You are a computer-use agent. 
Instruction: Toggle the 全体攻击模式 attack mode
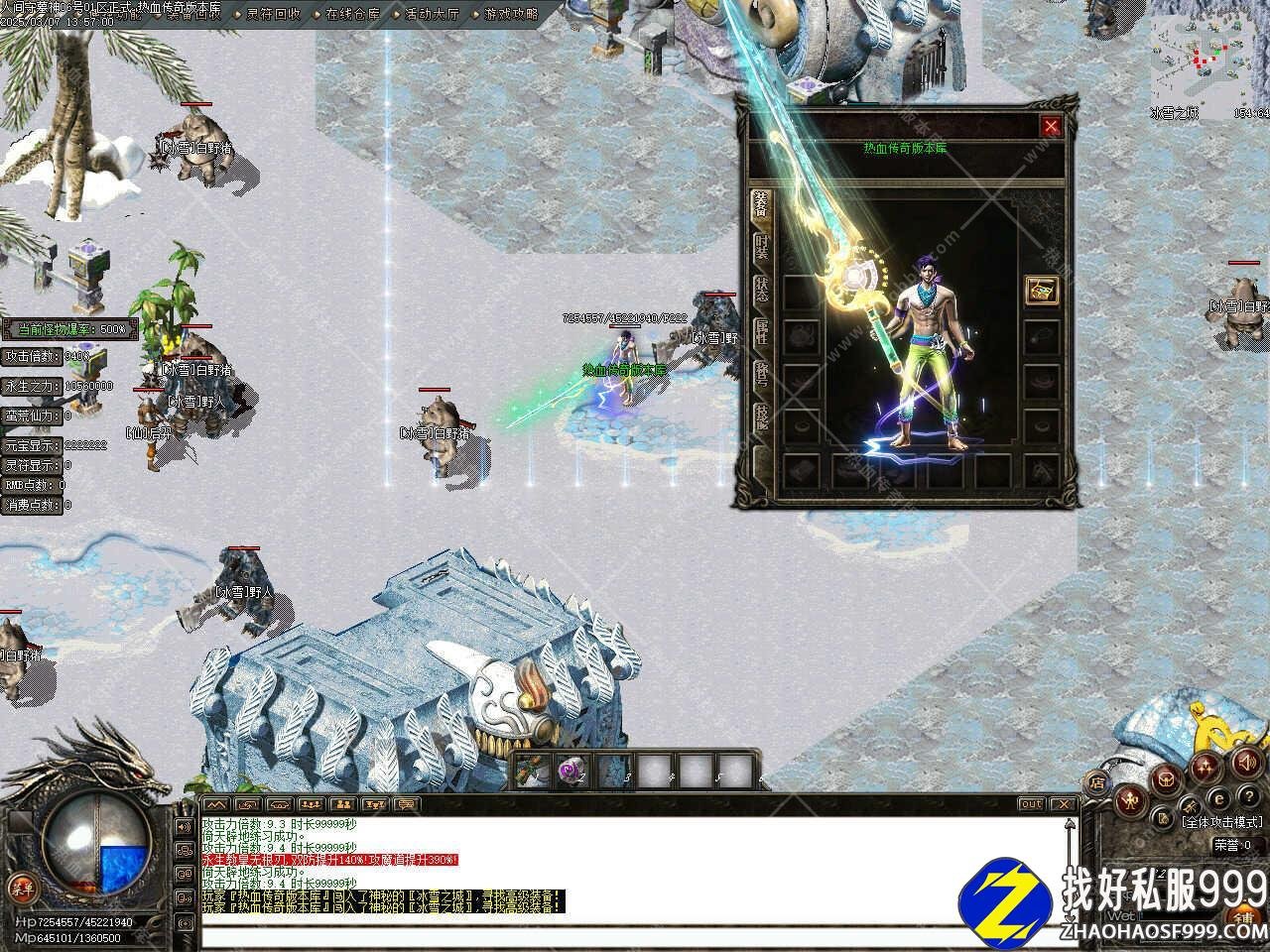pos(1221,822)
